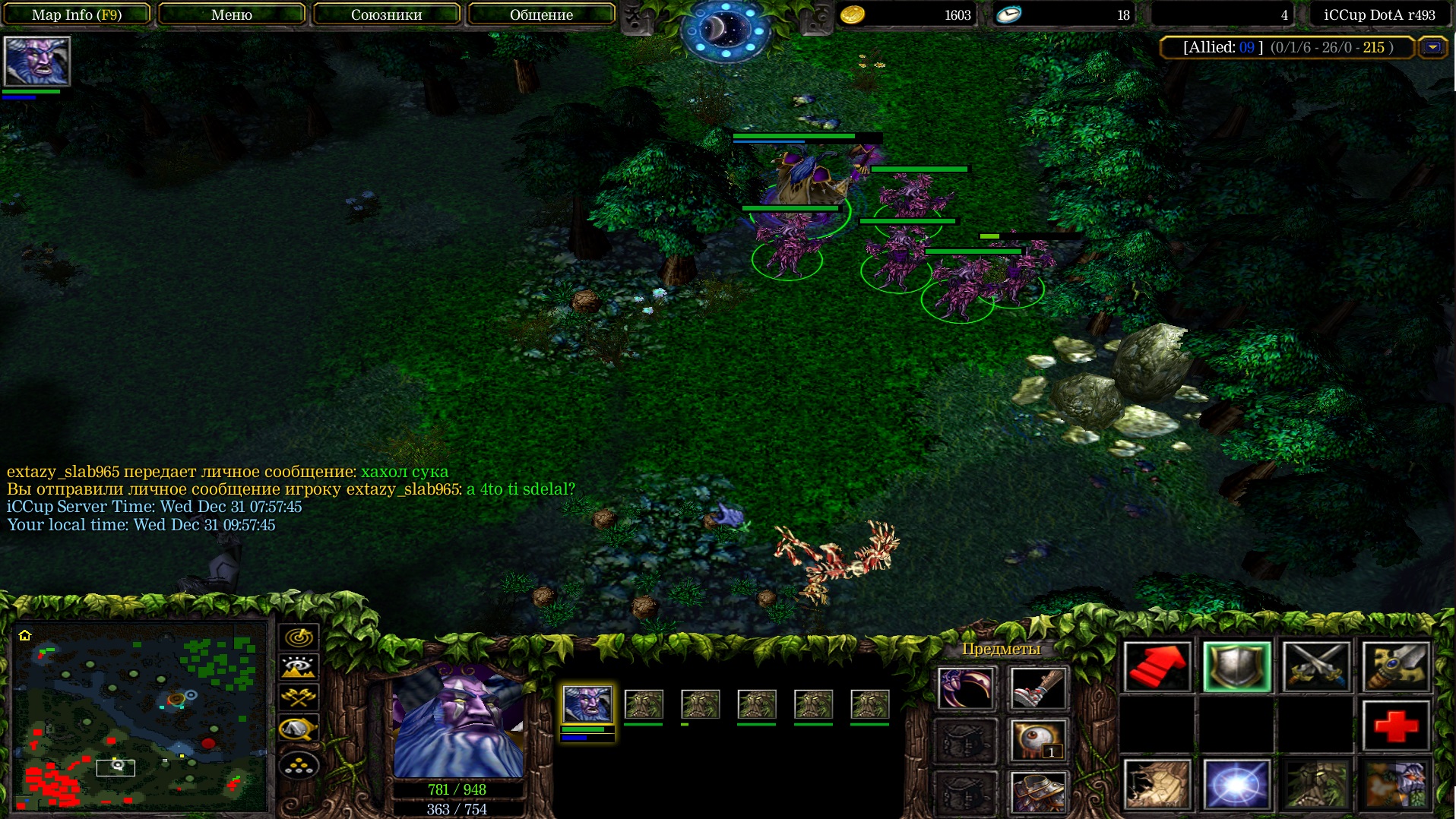Open the Союзники allies menu
The height and width of the screenshot is (819, 1456).
click(x=386, y=14)
